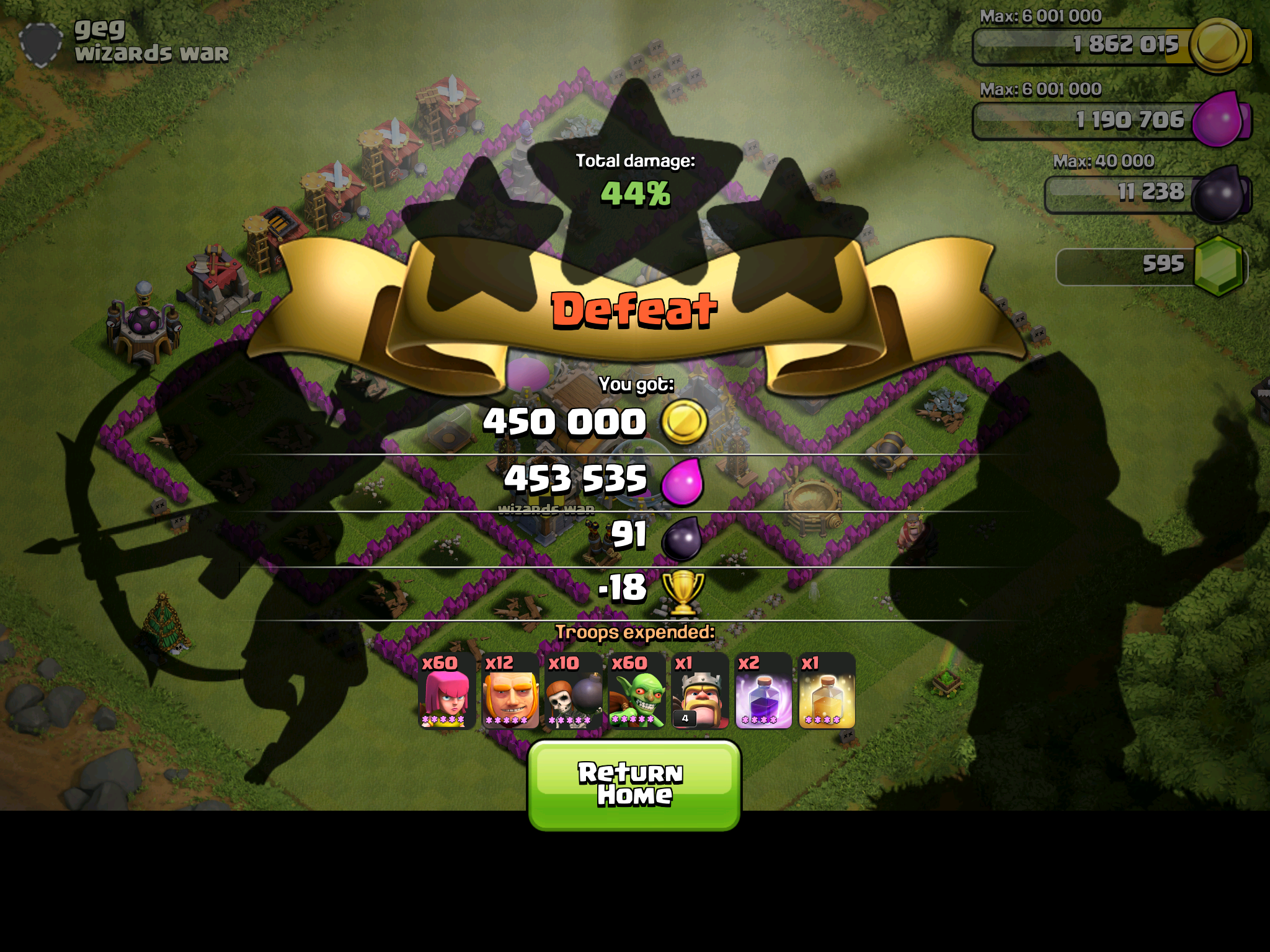
Task: Click the Return Home button
Action: point(634,785)
